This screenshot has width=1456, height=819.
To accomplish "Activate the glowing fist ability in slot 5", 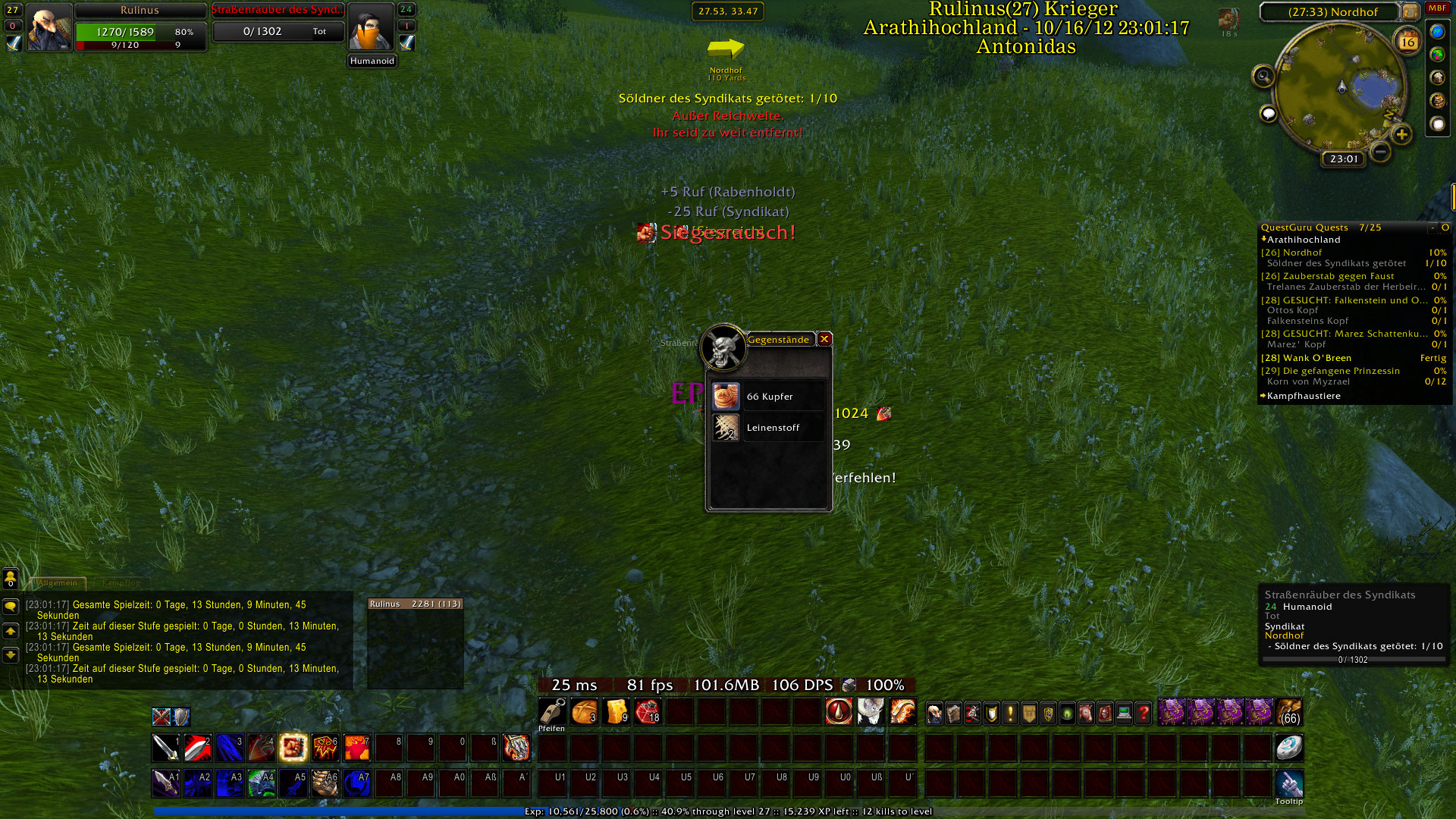I will point(293,748).
